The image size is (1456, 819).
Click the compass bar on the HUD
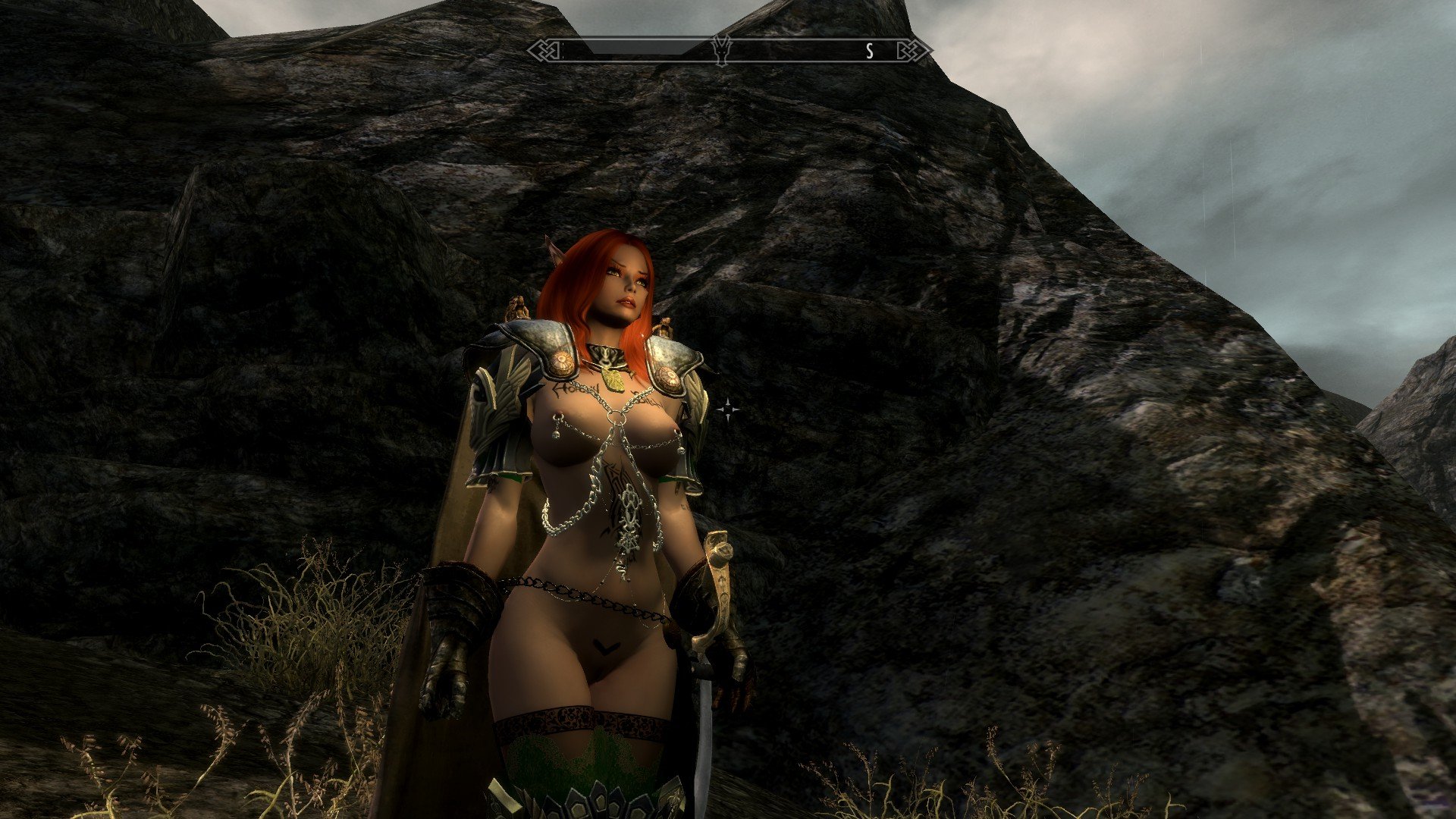click(796, 51)
